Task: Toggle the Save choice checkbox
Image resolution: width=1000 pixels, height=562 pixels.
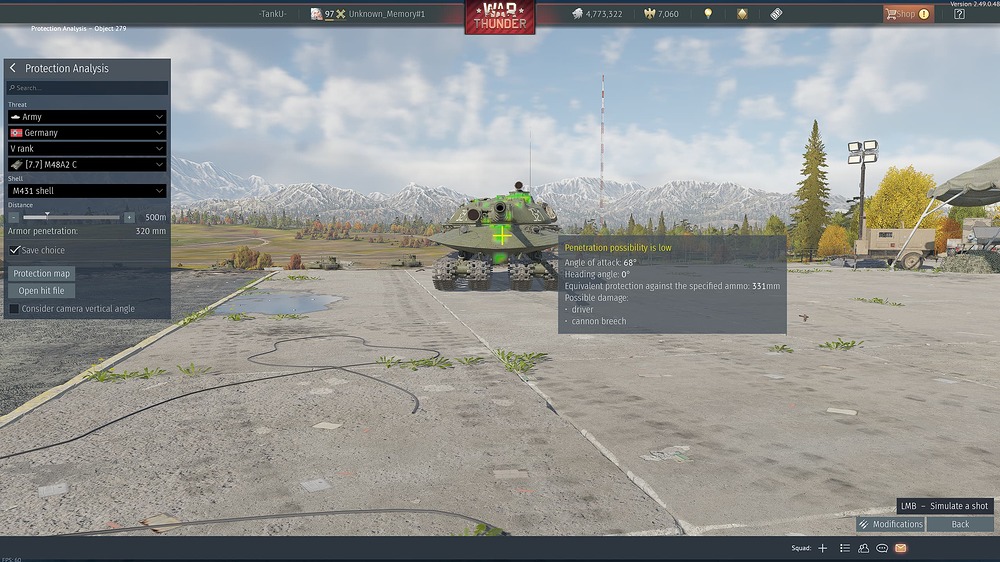Action: click(x=15, y=250)
